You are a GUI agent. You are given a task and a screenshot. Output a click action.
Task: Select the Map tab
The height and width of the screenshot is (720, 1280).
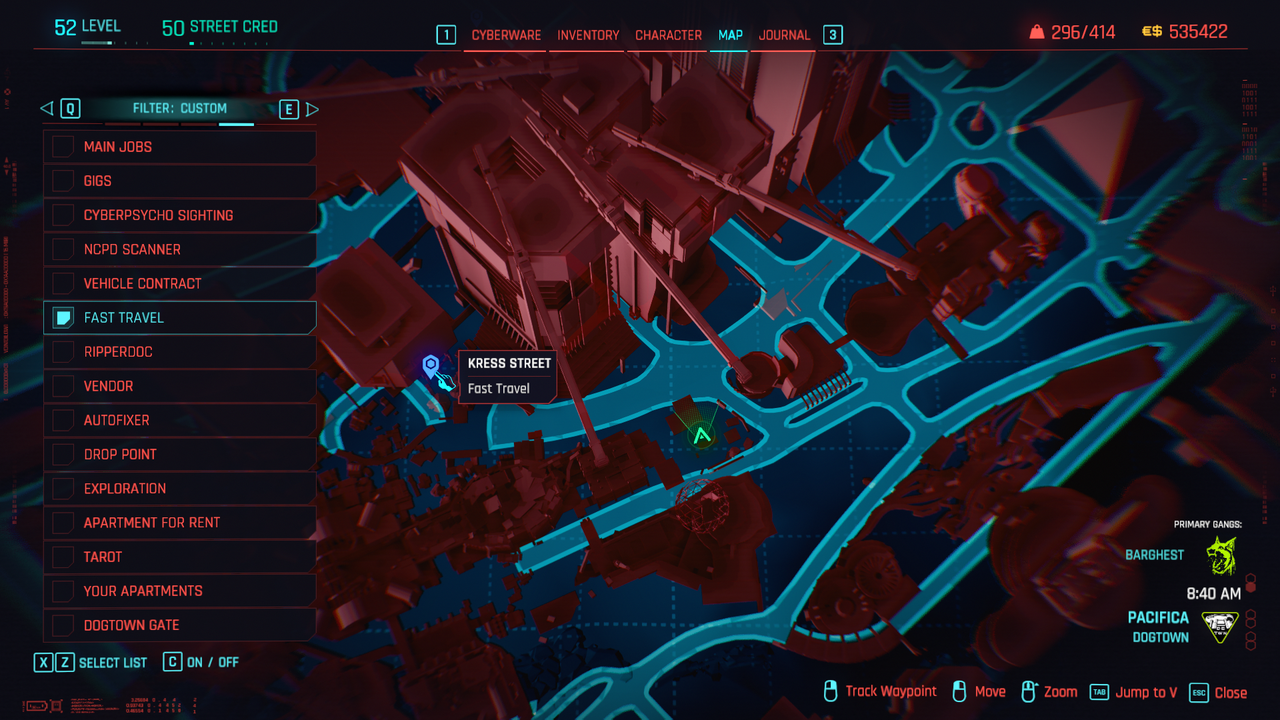(730, 35)
